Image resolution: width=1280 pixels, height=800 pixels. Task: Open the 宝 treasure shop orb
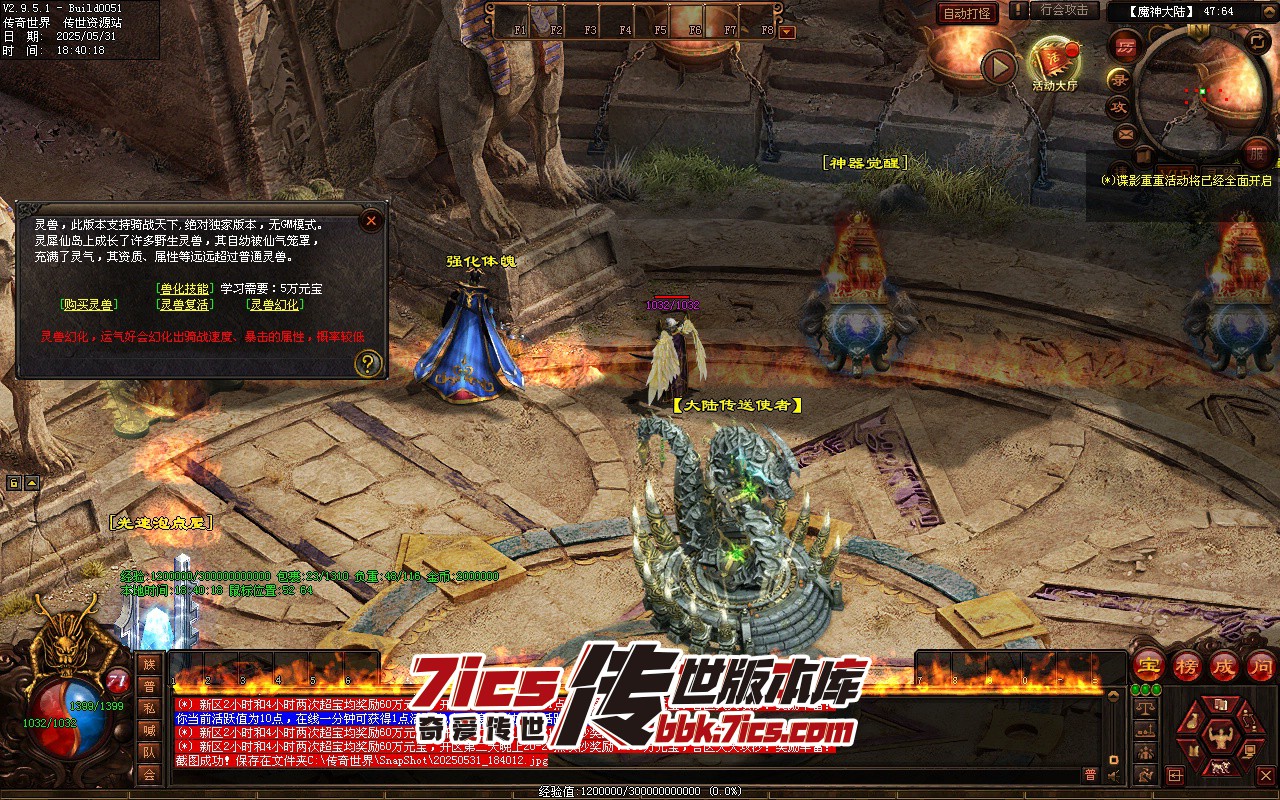click(x=1149, y=665)
